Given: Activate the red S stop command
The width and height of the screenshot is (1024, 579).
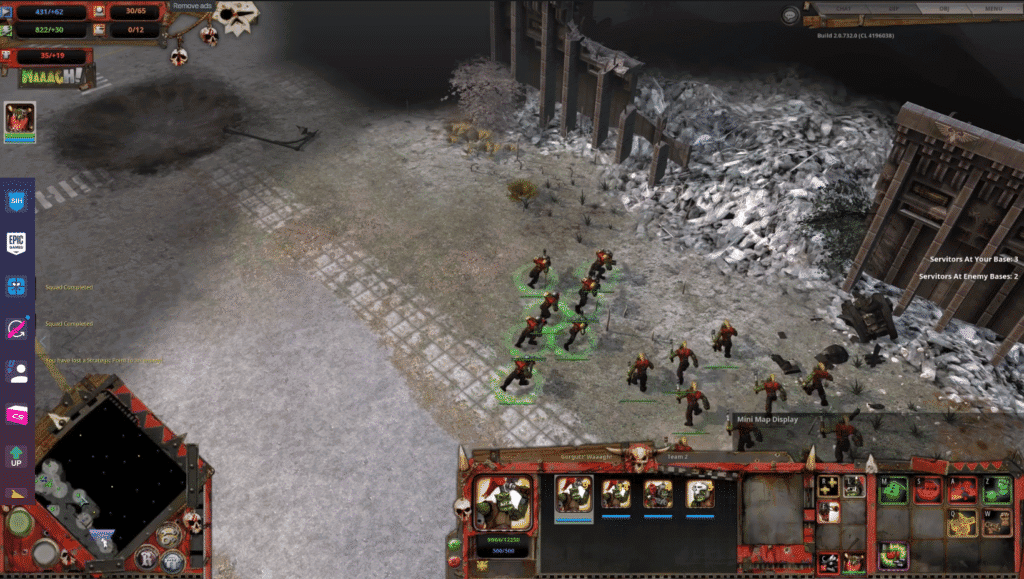Looking at the screenshot, I should [x=929, y=491].
